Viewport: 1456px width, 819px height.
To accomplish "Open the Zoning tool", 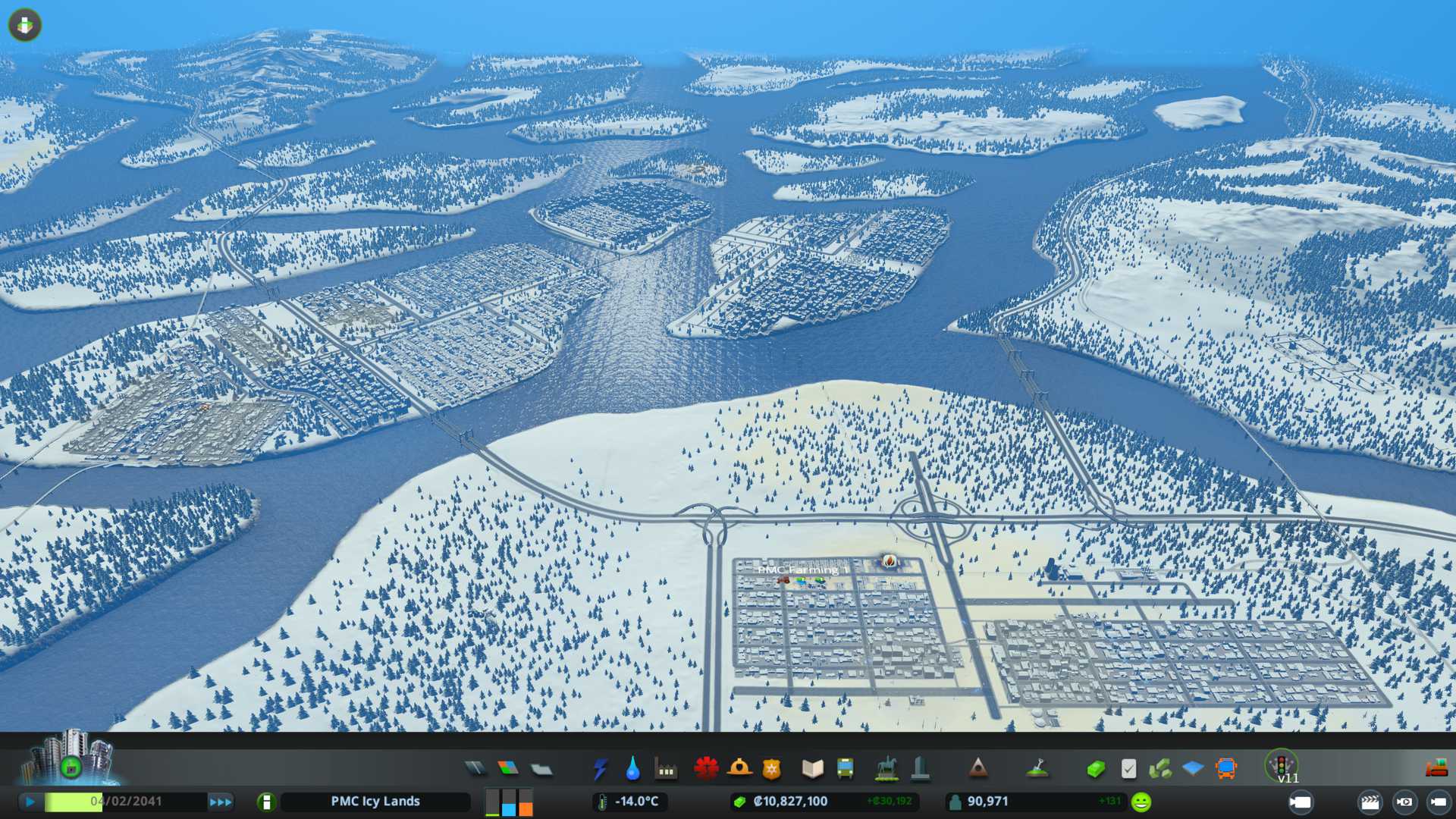I will point(508,769).
